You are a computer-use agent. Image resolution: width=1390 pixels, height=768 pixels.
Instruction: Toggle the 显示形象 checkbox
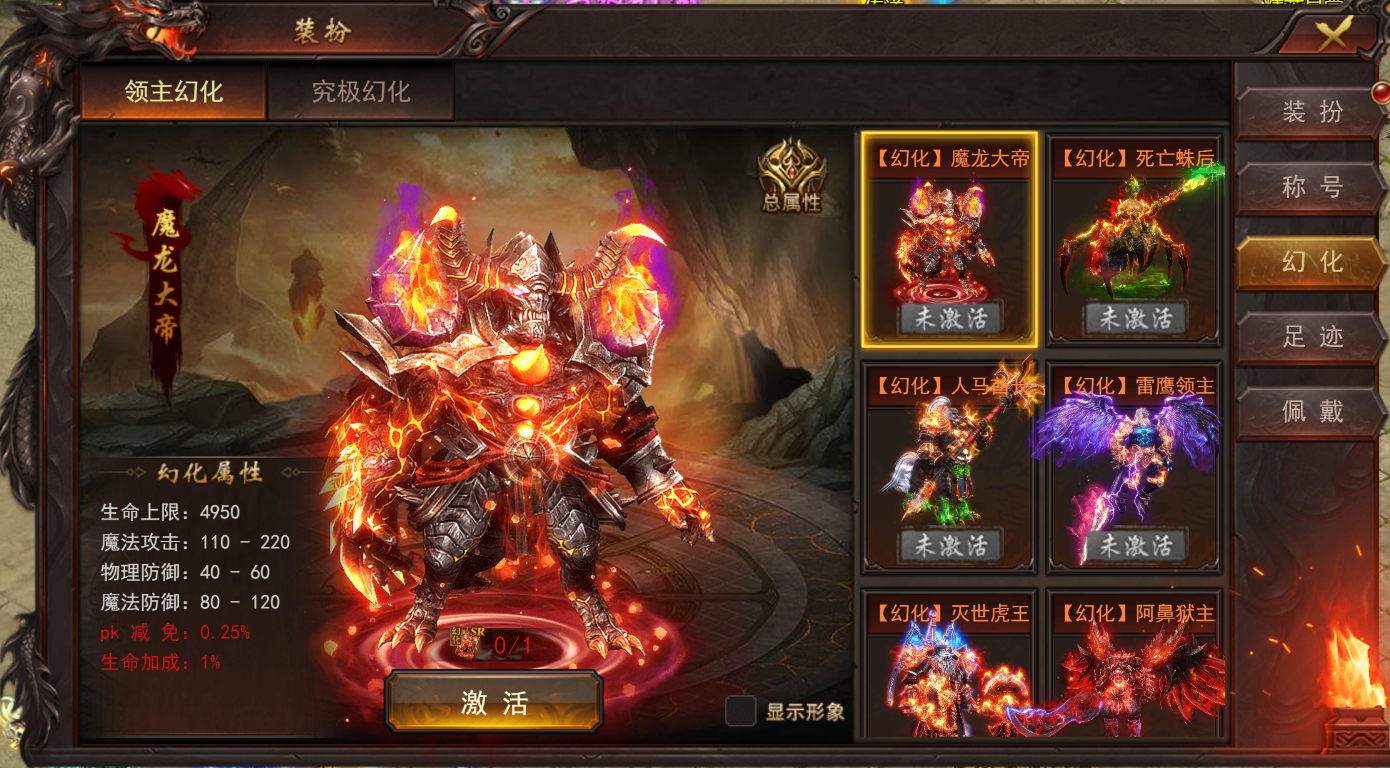(741, 711)
